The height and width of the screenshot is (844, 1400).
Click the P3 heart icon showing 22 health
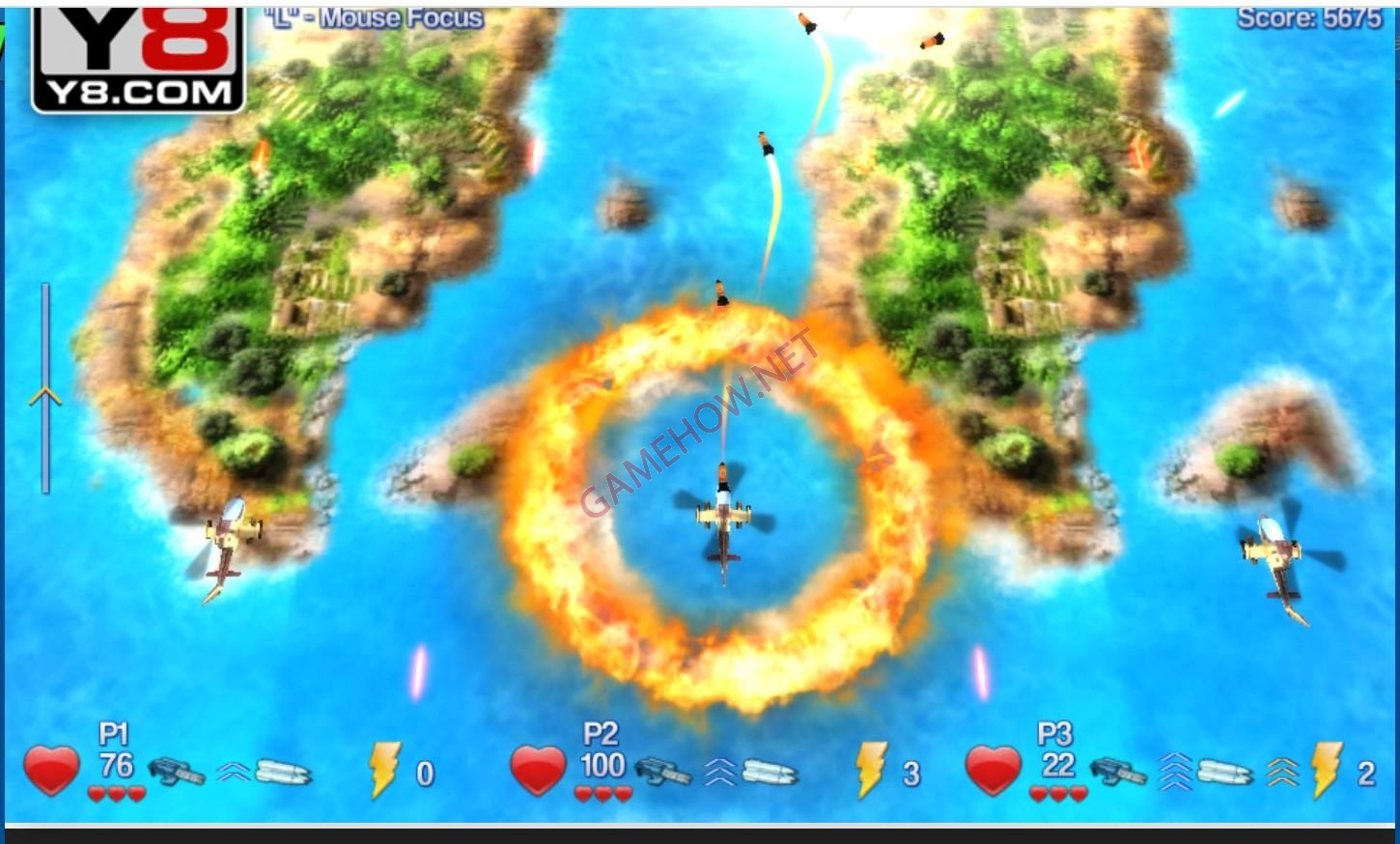(992, 768)
